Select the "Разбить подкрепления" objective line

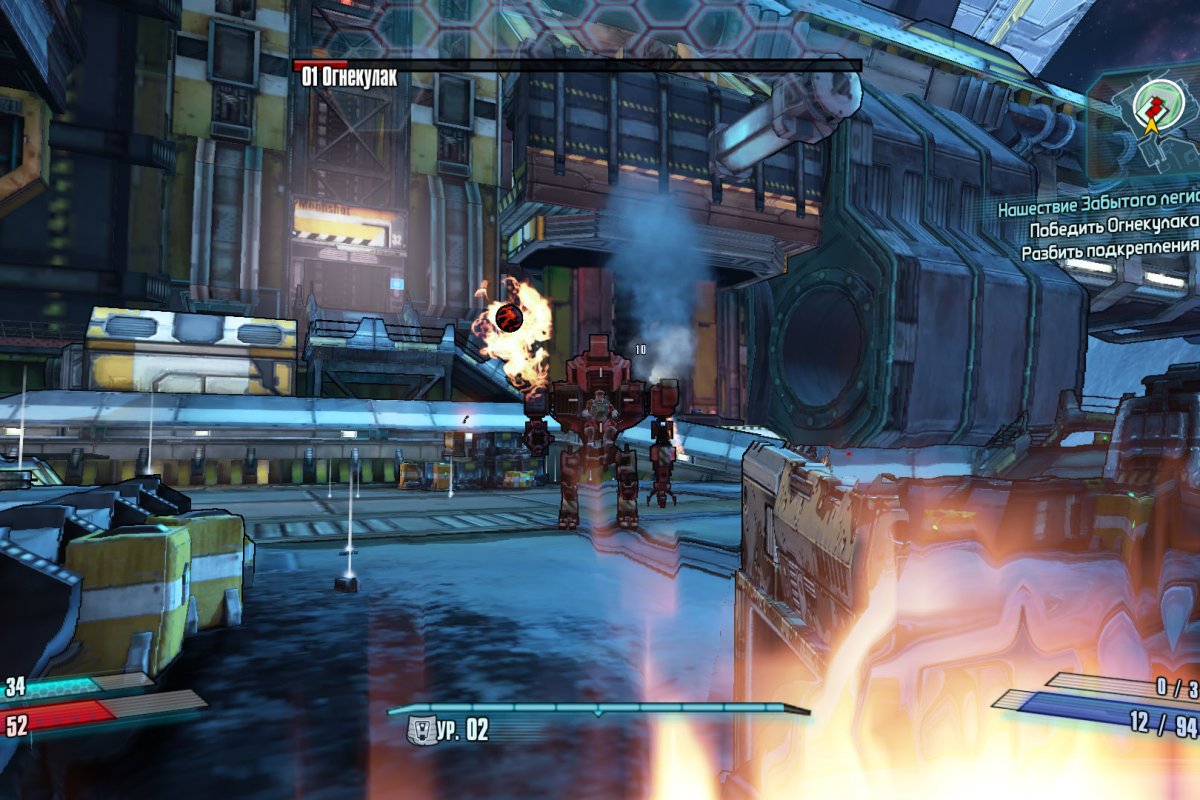[1109, 250]
